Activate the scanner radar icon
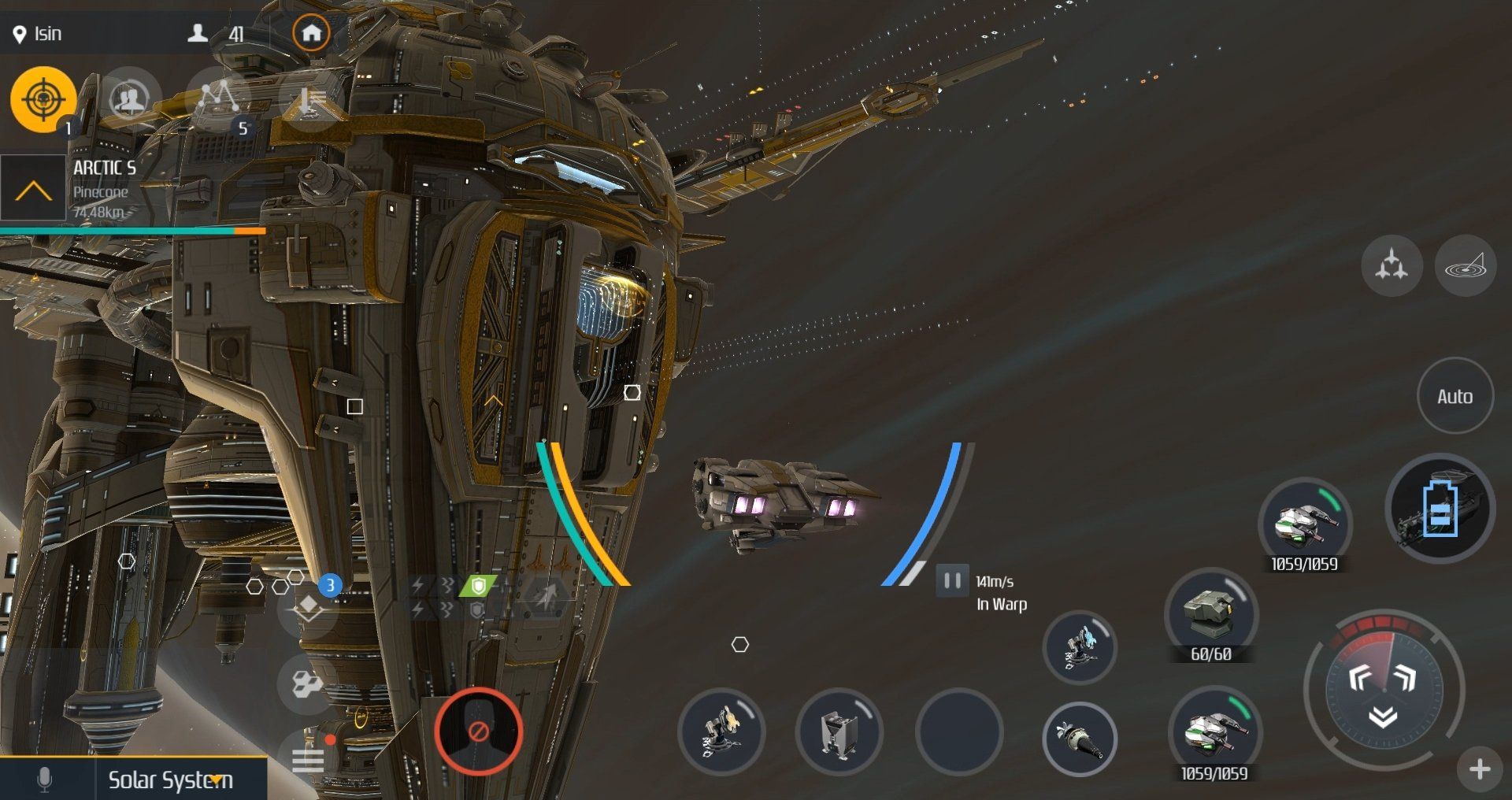This screenshot has width=1512, height=800. (1465, 265)
